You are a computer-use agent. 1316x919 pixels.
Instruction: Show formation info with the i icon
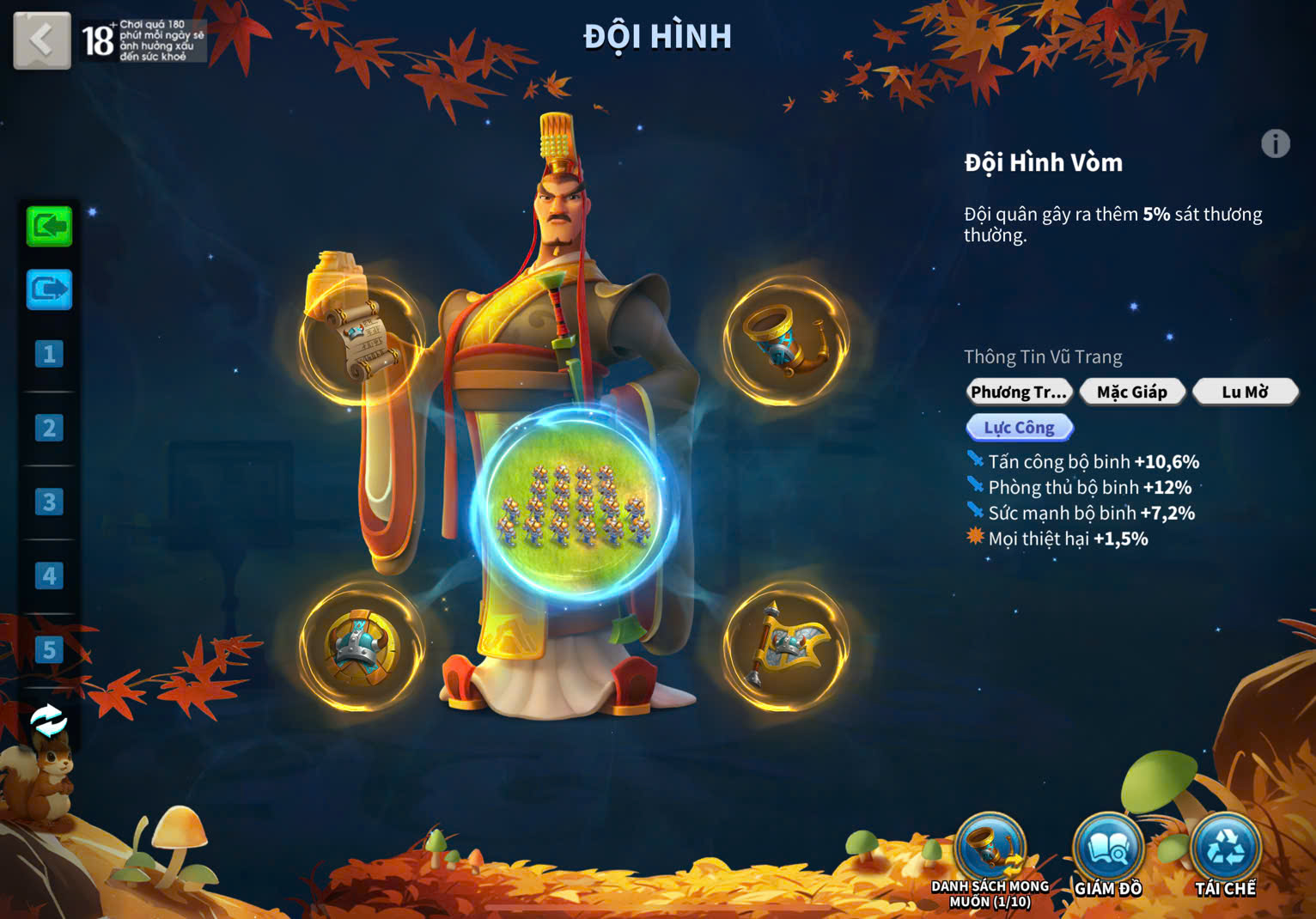pos(1276,143)
